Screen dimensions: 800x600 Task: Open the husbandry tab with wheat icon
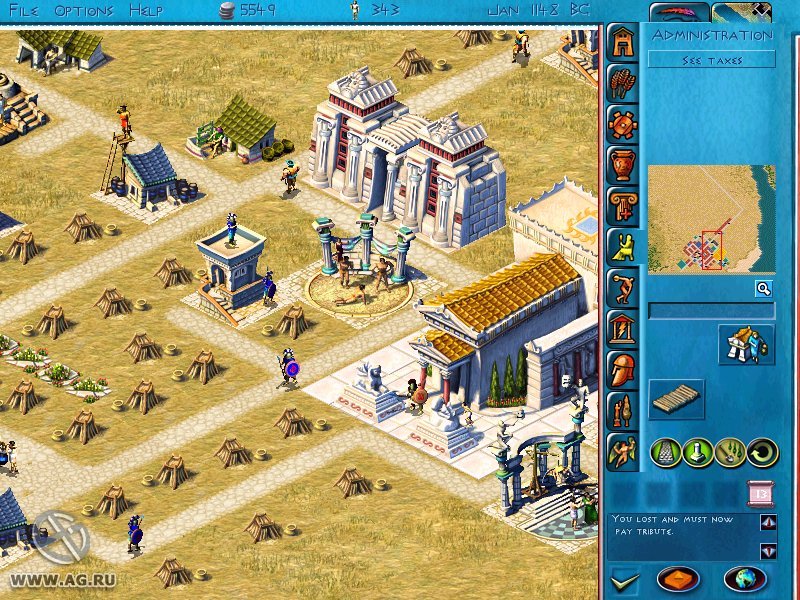(x=622, y=84)
